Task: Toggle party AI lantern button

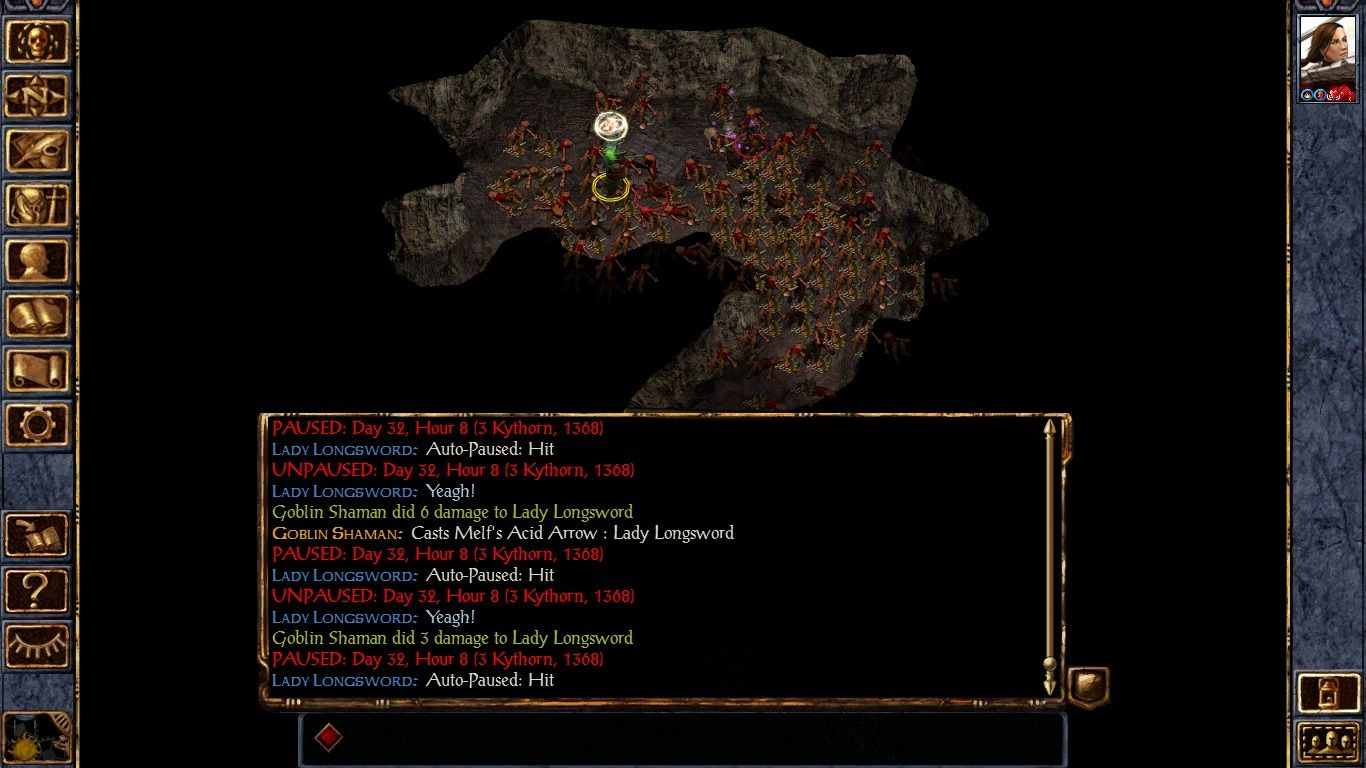Action: coord(1327,692)
